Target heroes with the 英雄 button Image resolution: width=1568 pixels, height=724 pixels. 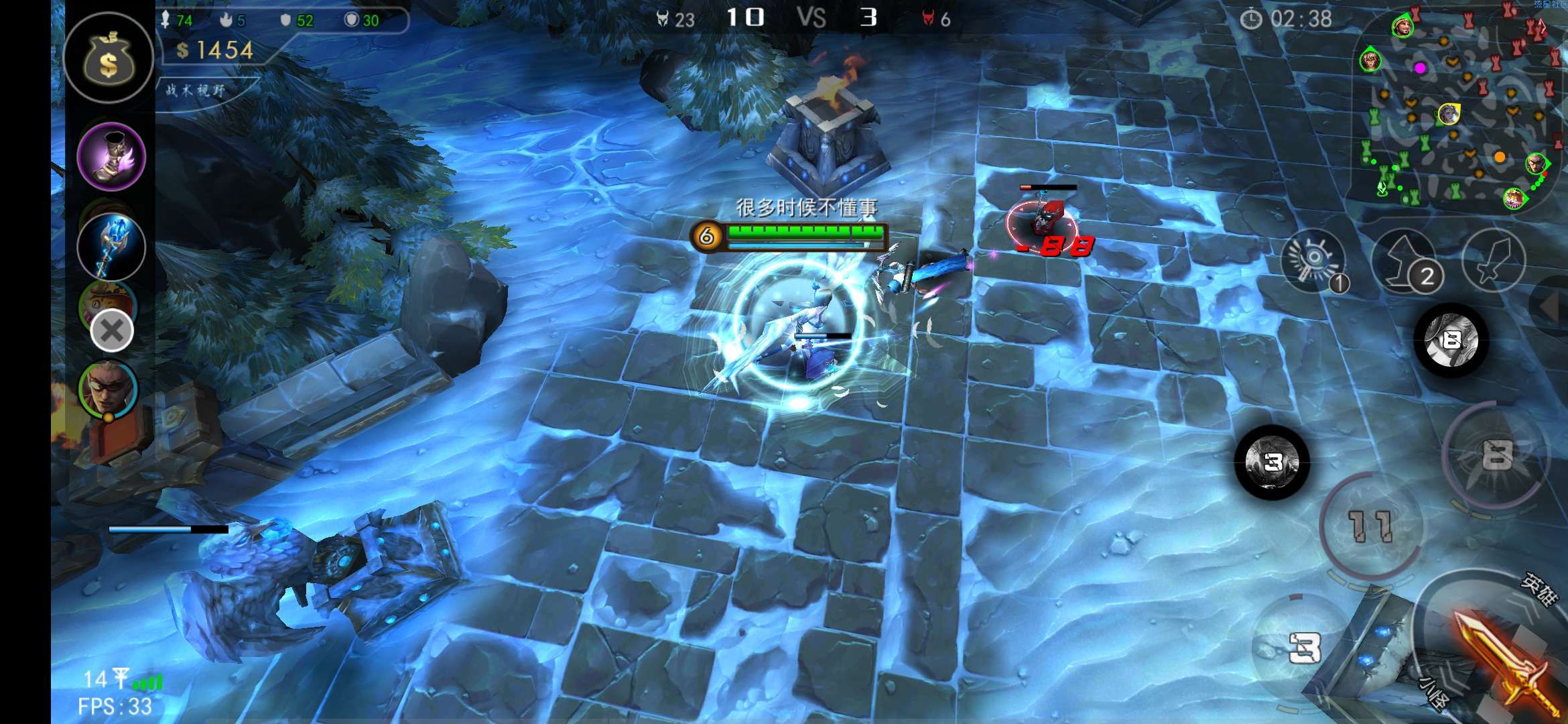click(x=1539, y=588)
